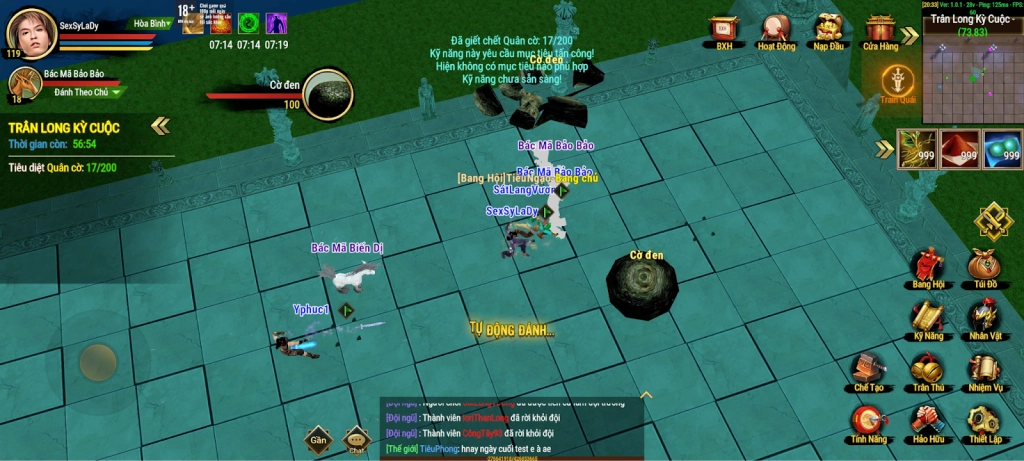
Task: Open the Kỹ Năng skills scroll
Action: click(927, 320)
